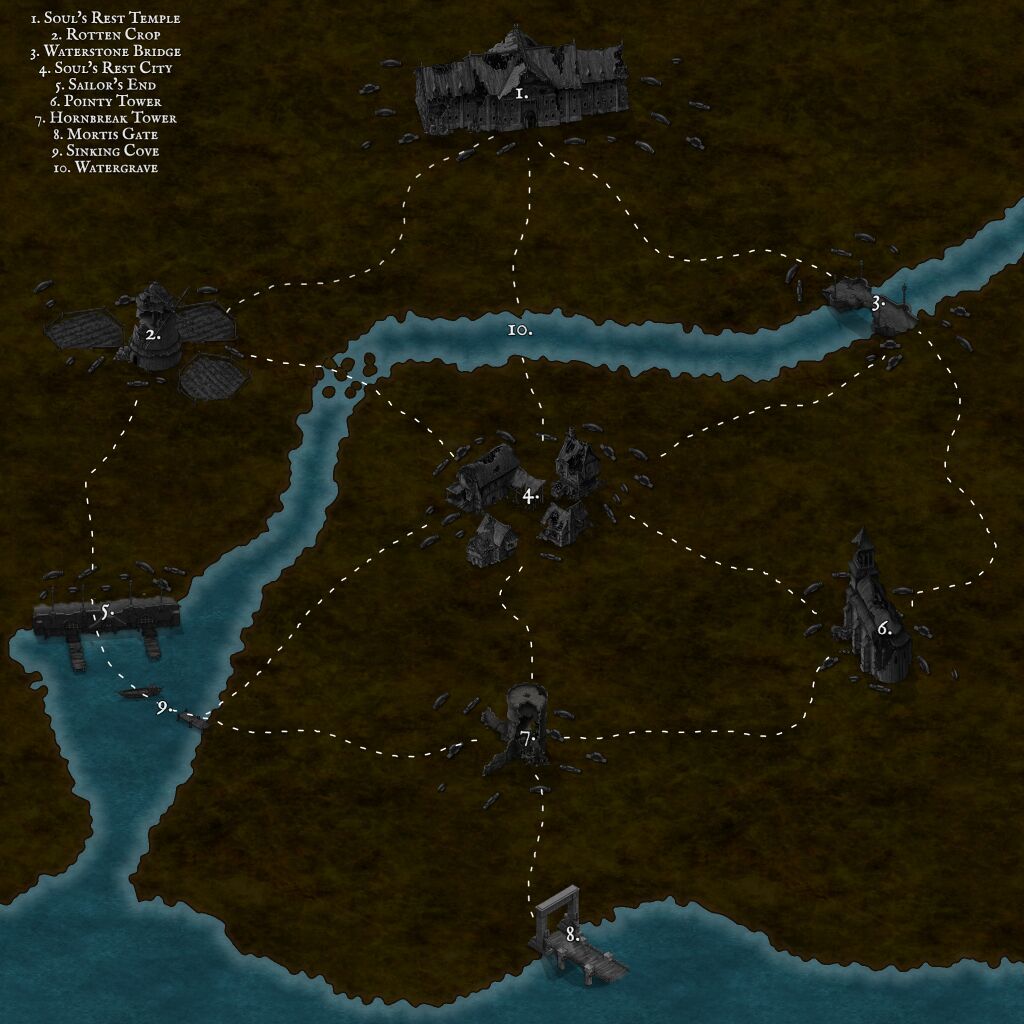The image size is (1024, 1024).
Task: Click map marker 9 in the cove
Action: coord(163,707)
